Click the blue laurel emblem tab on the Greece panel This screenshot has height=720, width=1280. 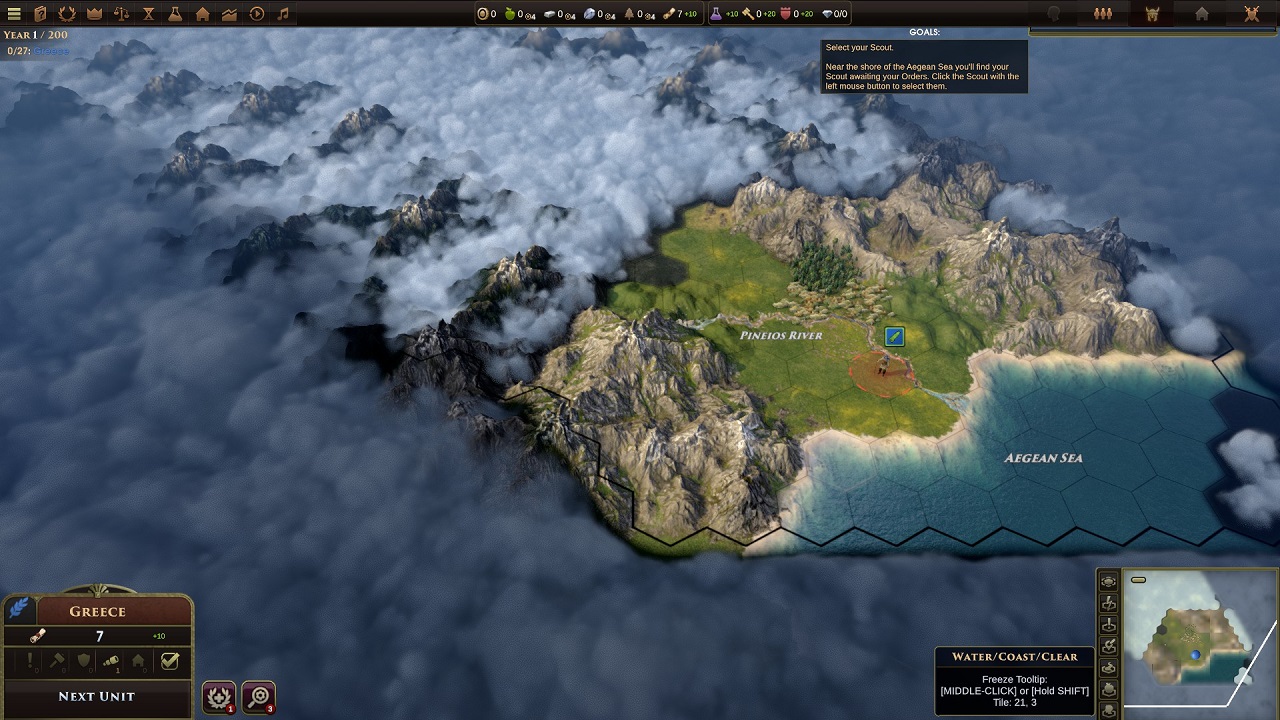pos(18,610)
